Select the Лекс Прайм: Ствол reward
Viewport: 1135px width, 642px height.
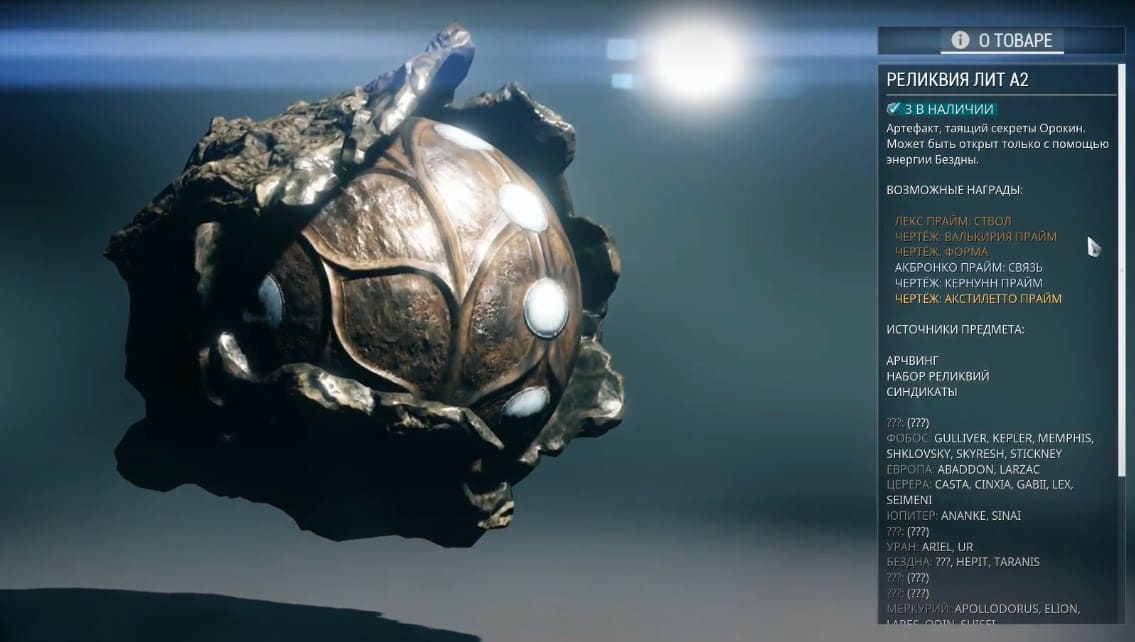pos(938,221)
